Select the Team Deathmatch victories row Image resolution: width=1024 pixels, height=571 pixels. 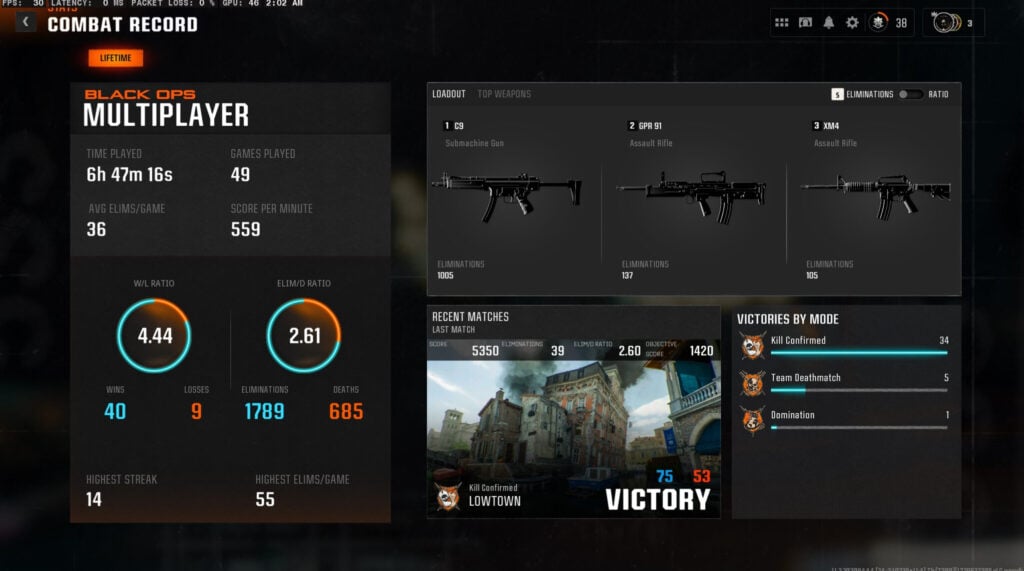[845, 383]
